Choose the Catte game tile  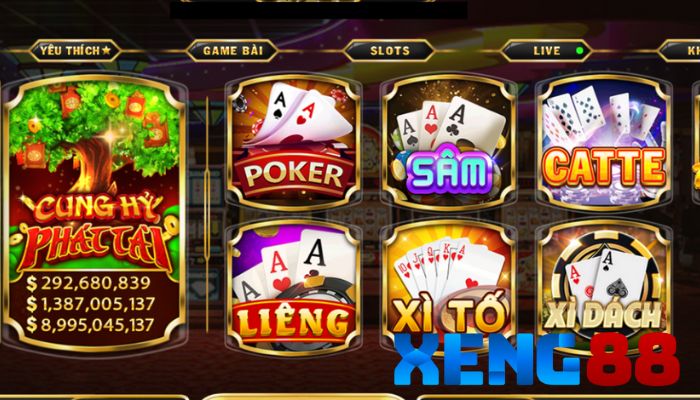coord(603,140)
